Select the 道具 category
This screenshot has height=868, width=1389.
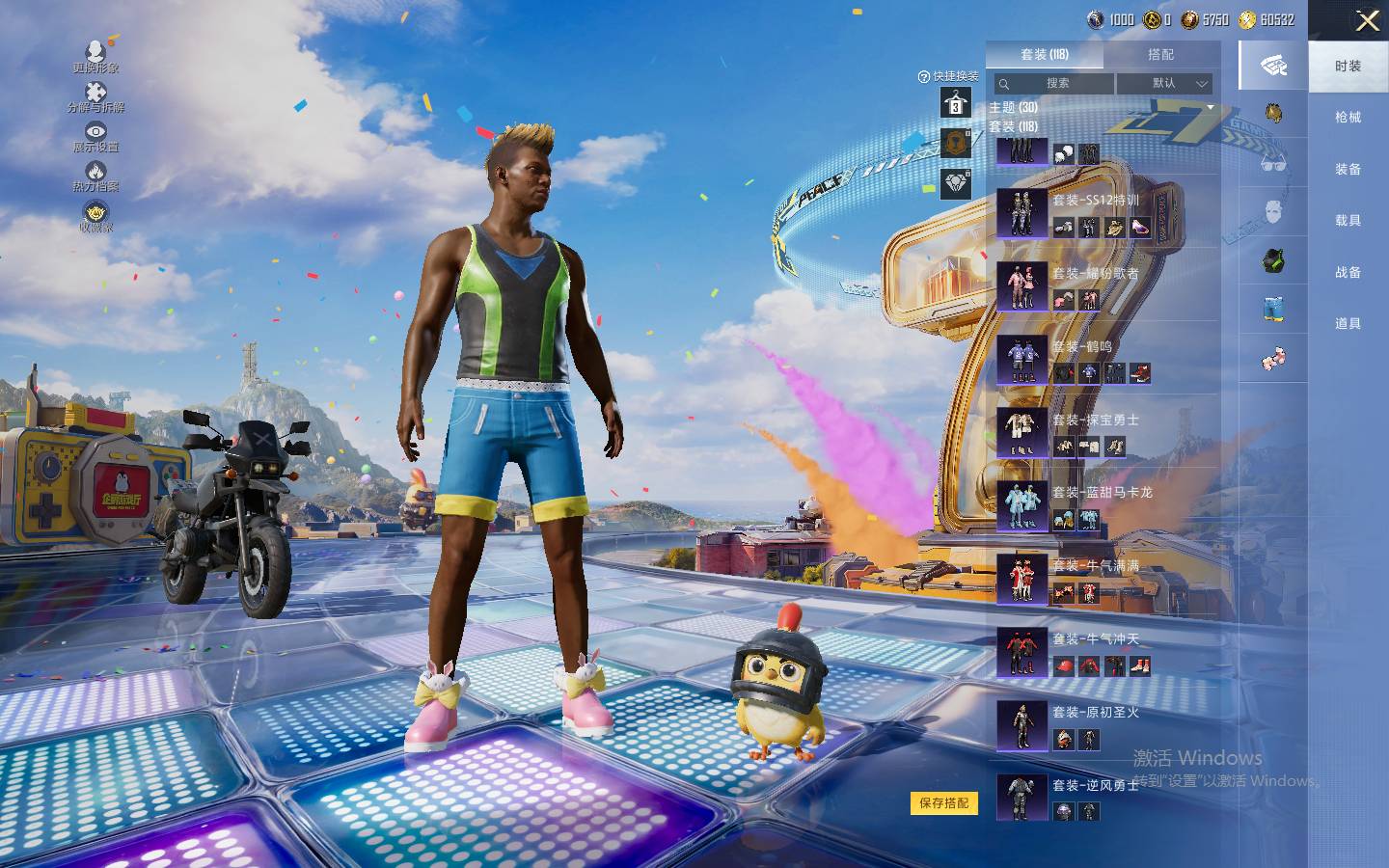click(1348, 324)
